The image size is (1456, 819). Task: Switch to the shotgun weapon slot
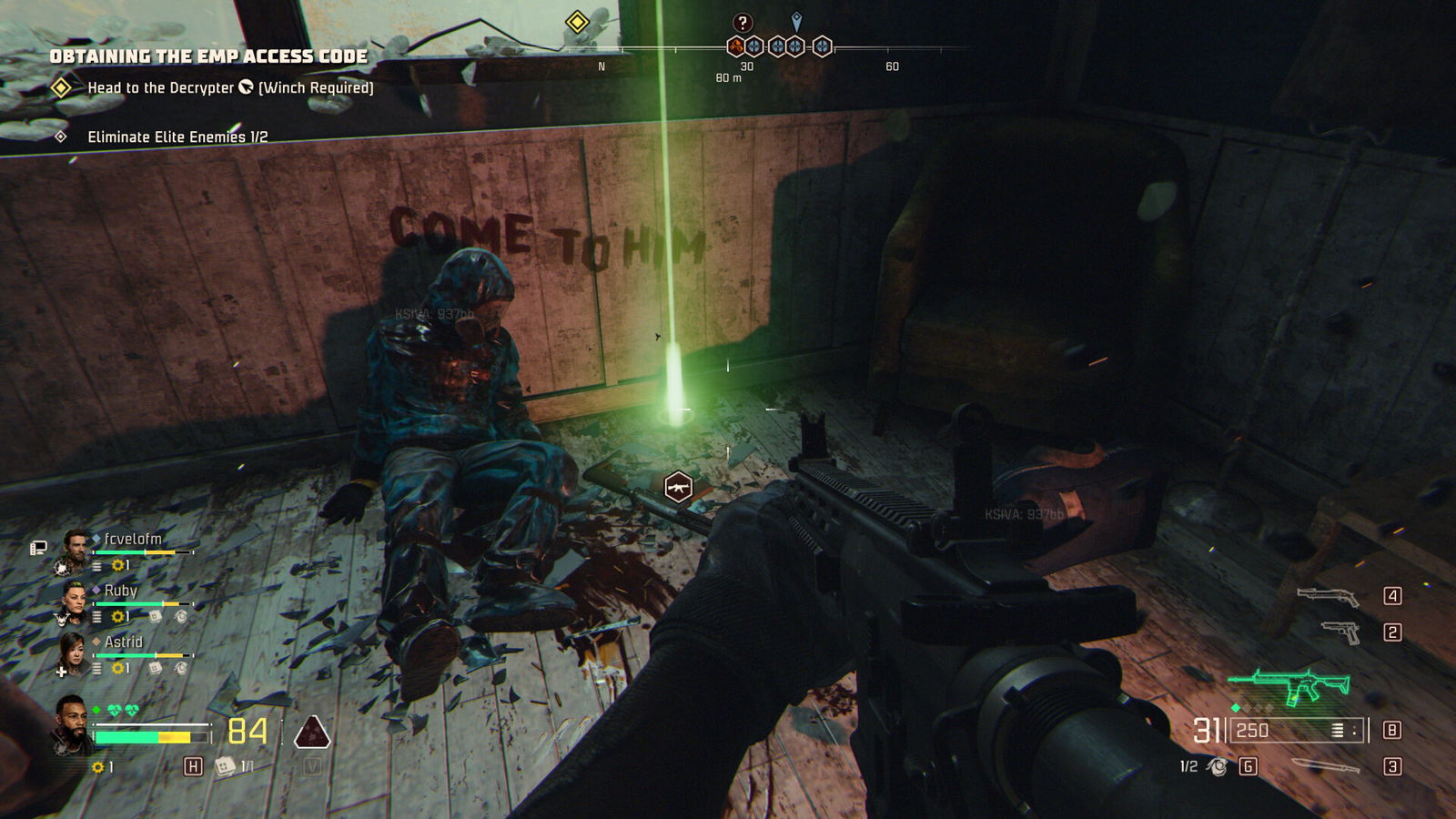point(1328,596)
